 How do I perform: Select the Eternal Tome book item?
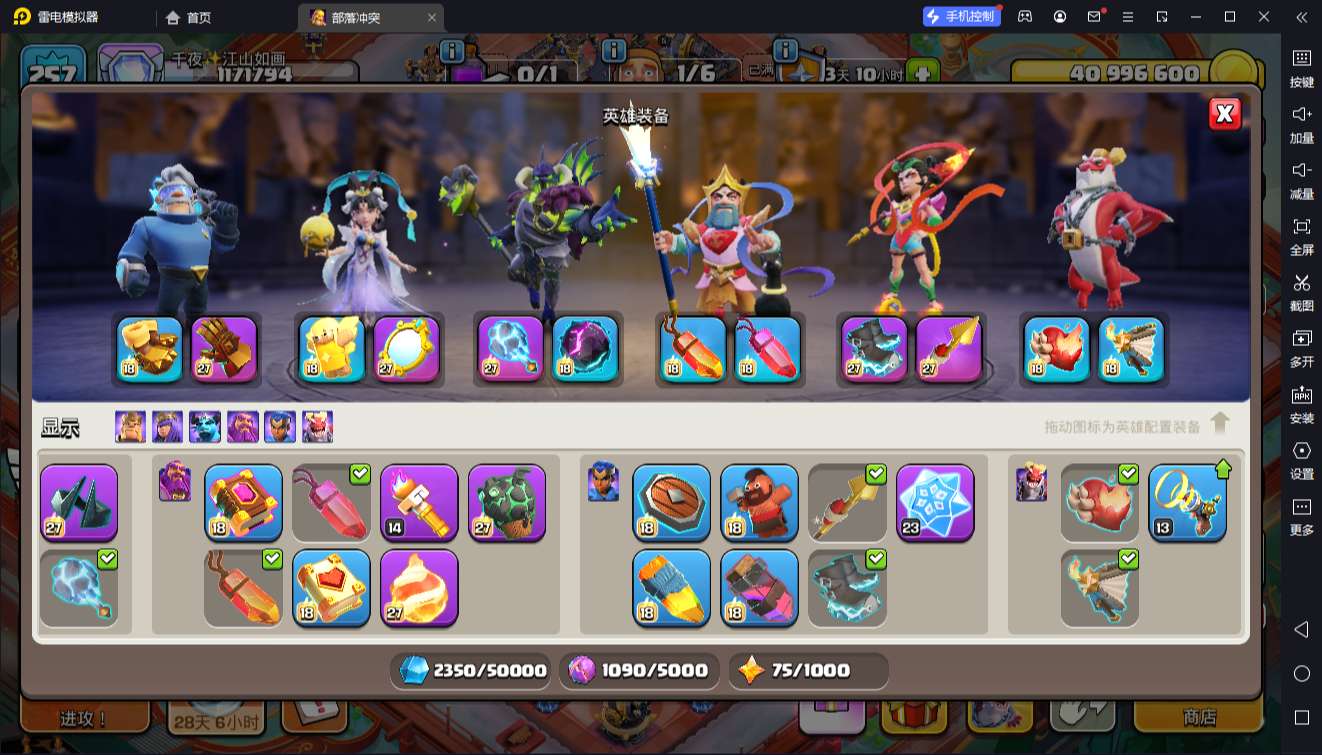(x=243, y=502)
